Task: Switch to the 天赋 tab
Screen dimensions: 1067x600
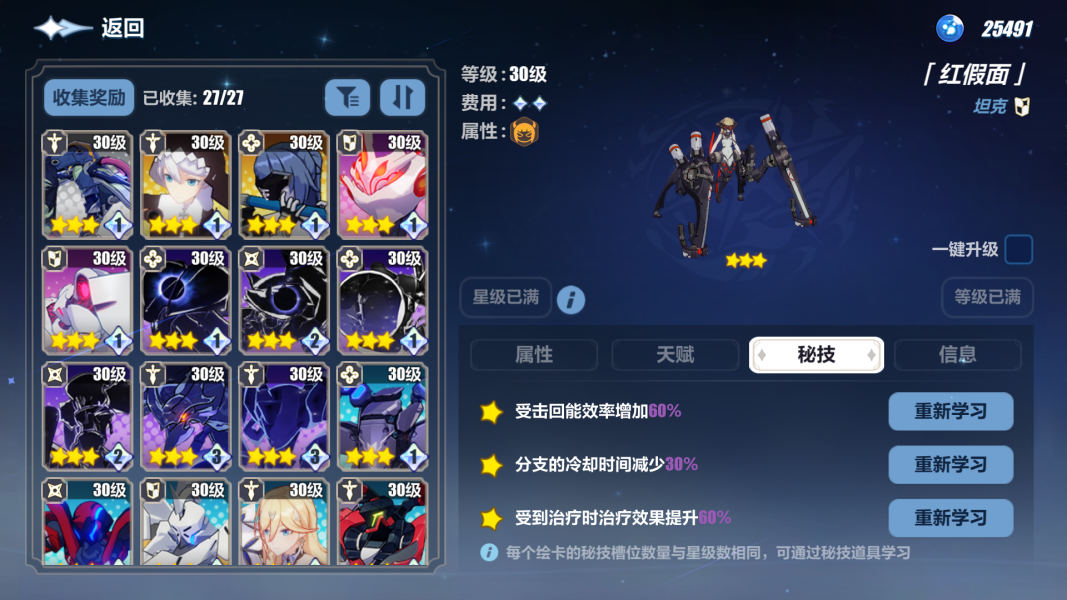Action: point(675,355)
